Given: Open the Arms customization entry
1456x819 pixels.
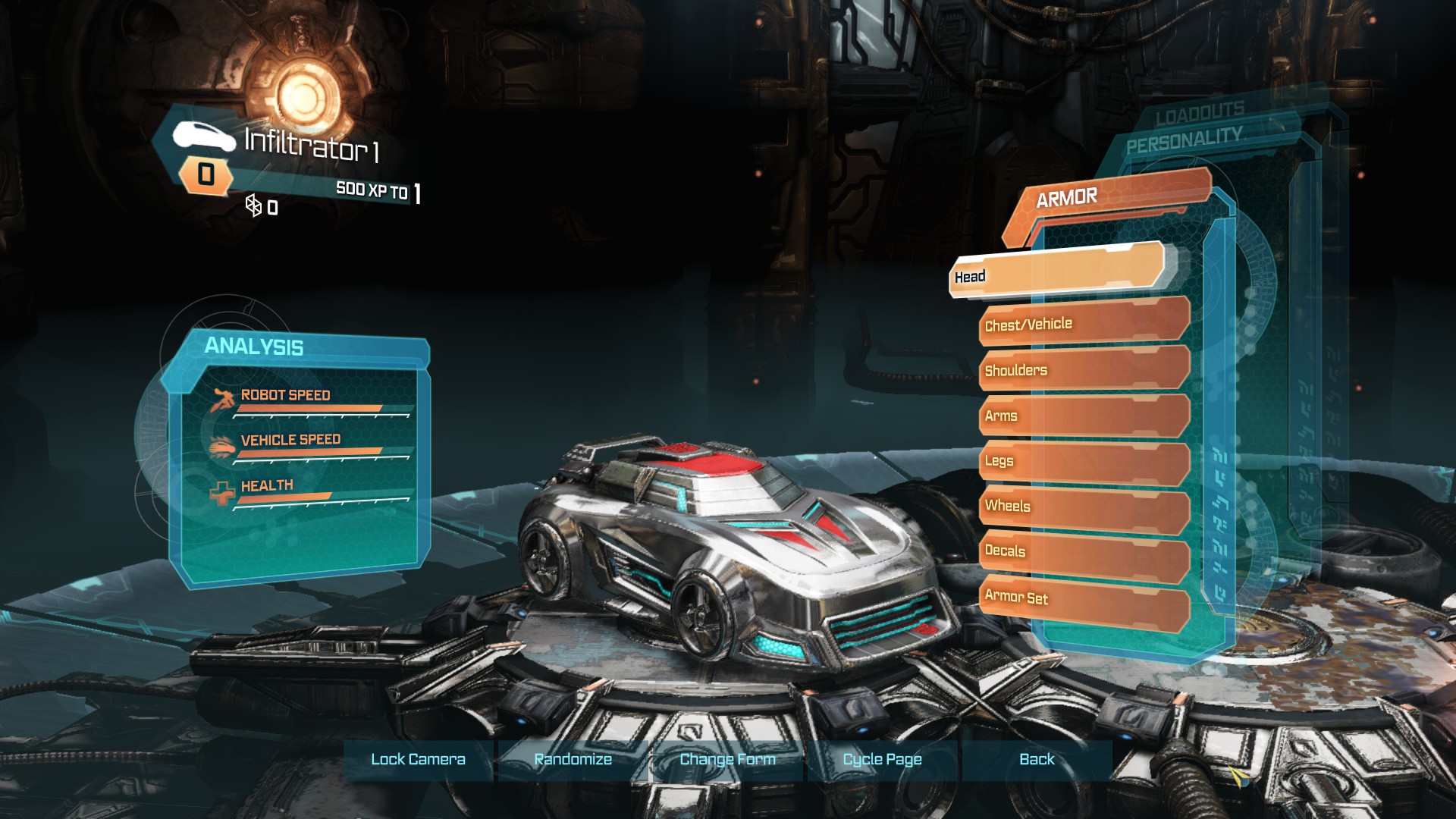Looking at the screenshot, I should pos(1083,416).
